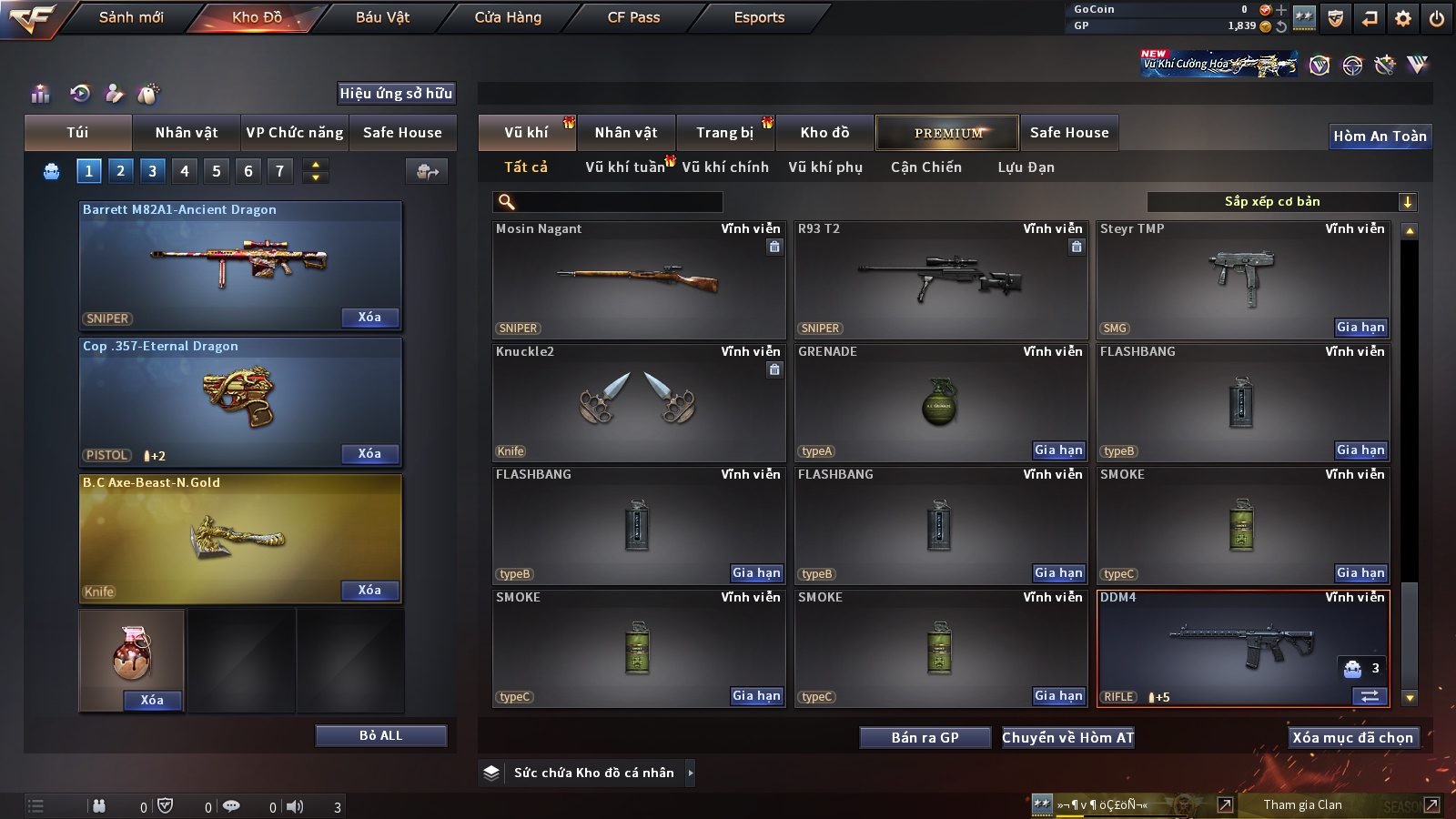Choose the Mosin Nagant sniper tile
This screenshot has height=819, width=1456.
tap(638, 280)
